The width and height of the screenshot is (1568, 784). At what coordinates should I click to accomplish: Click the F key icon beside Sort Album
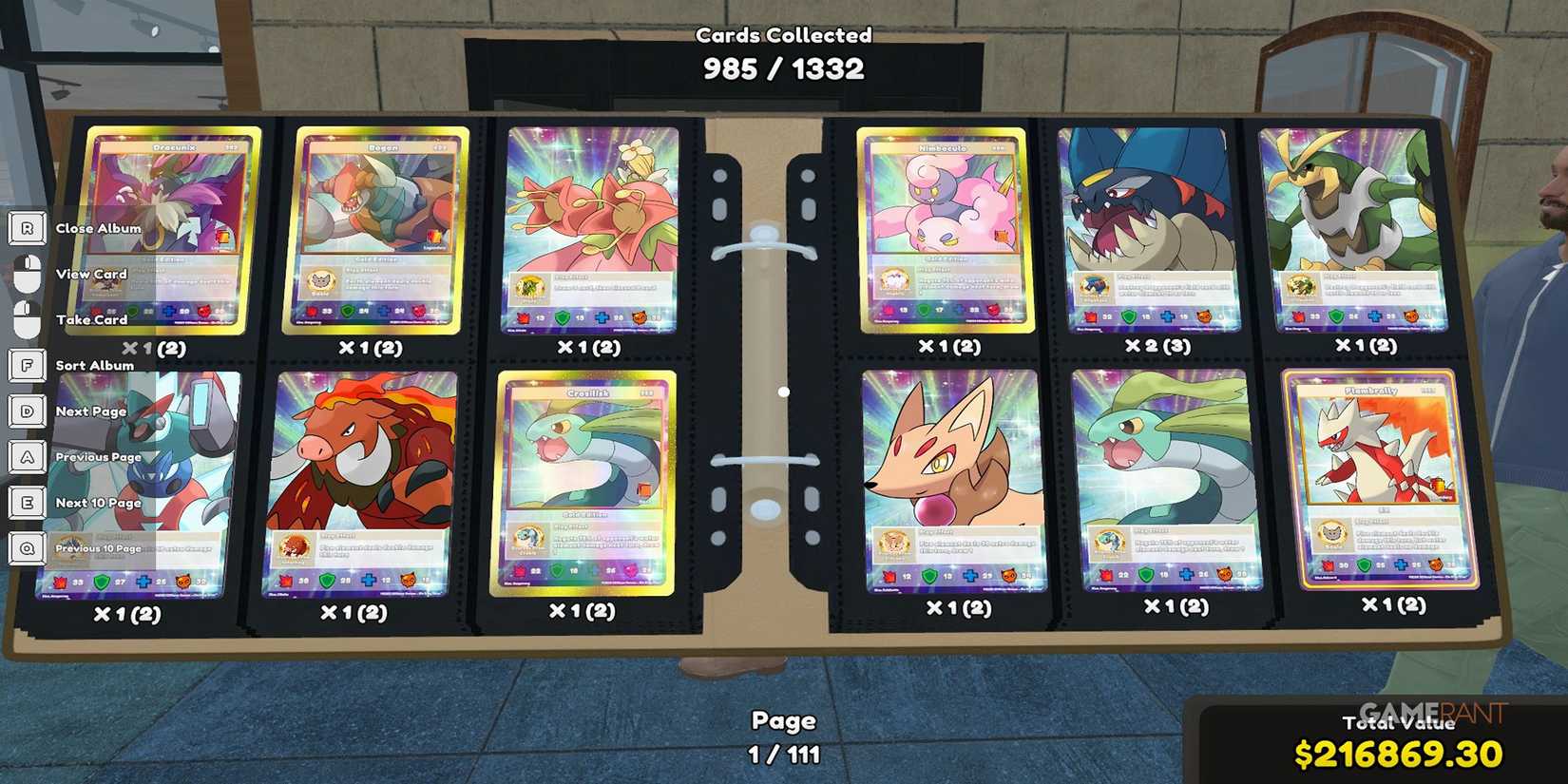pyautogui.click(x=27, y=365)
